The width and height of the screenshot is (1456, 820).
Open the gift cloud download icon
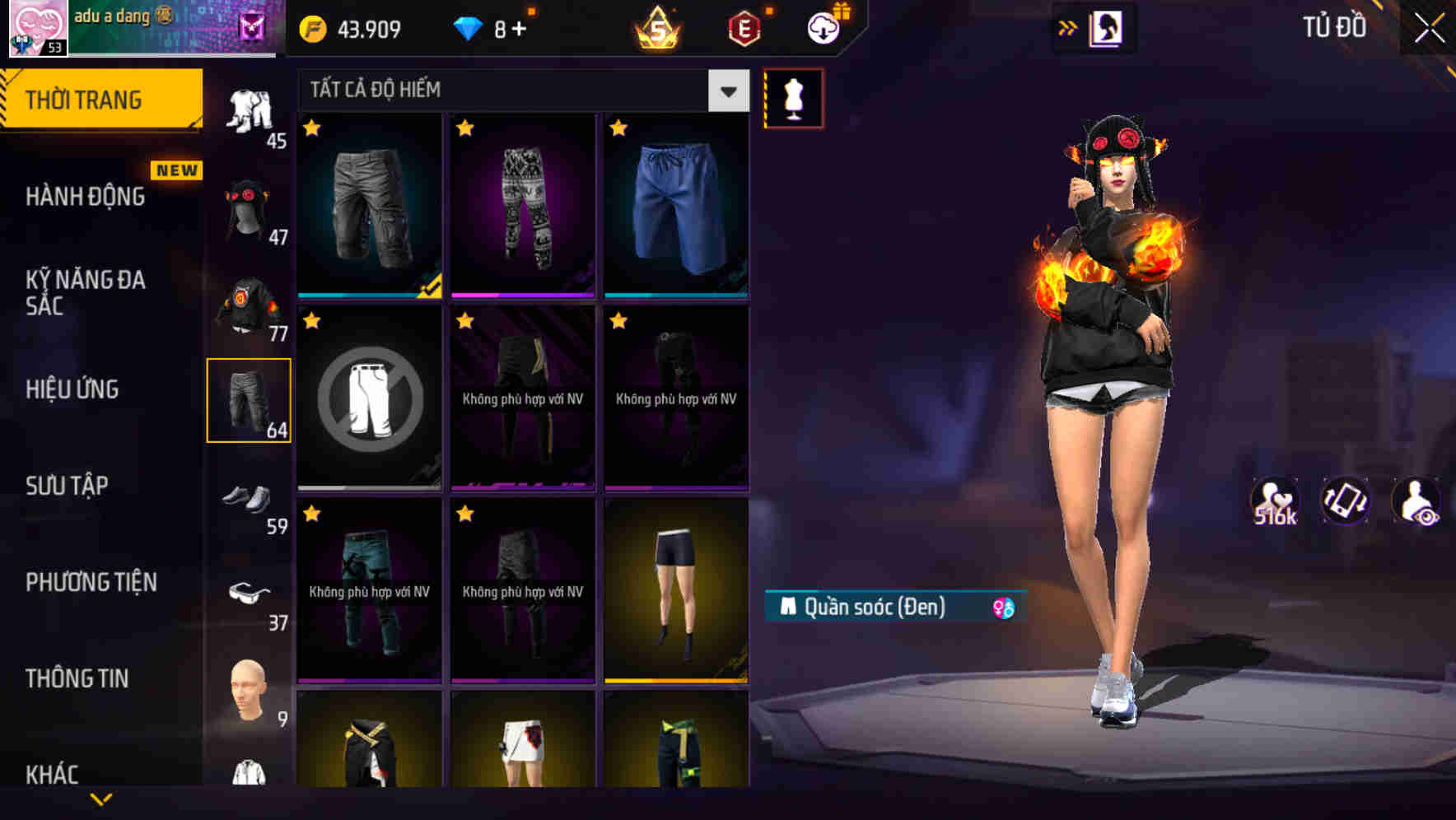[823, 26]
